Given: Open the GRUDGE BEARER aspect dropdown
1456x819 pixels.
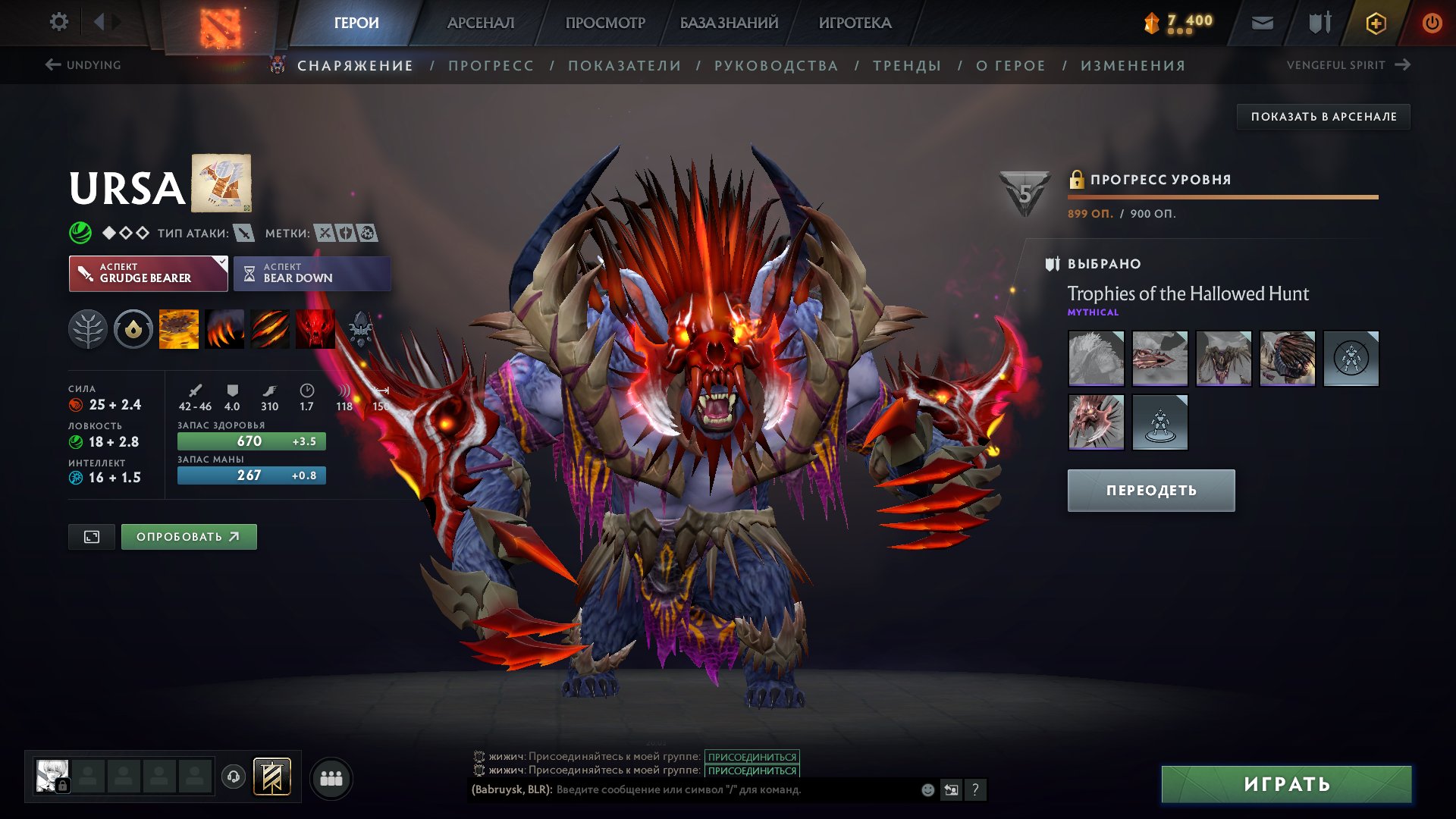Looking at the screenshot, I should coord(149,273).
